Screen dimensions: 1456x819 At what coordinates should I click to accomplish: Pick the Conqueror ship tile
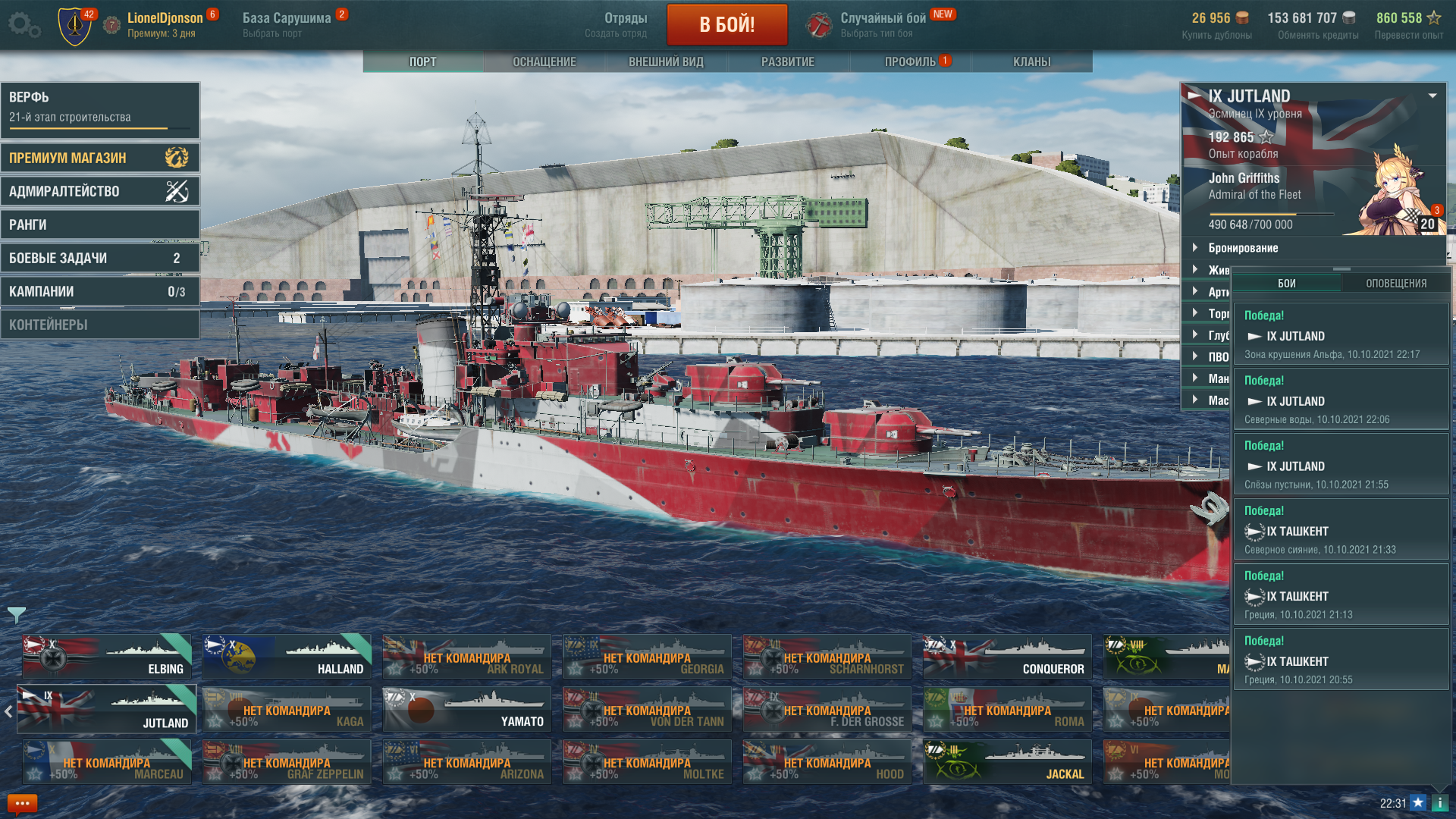pyautogui.click(x=1007, y=657)
